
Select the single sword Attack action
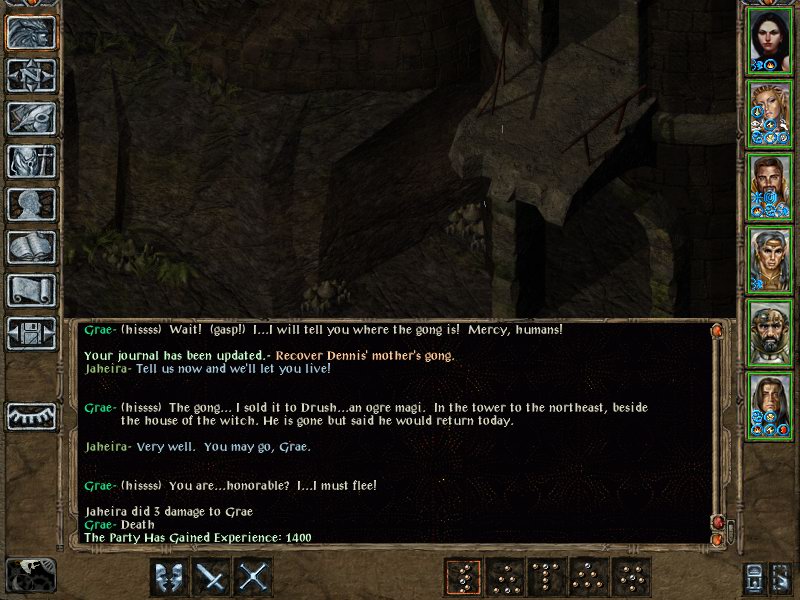coord(213,577)
